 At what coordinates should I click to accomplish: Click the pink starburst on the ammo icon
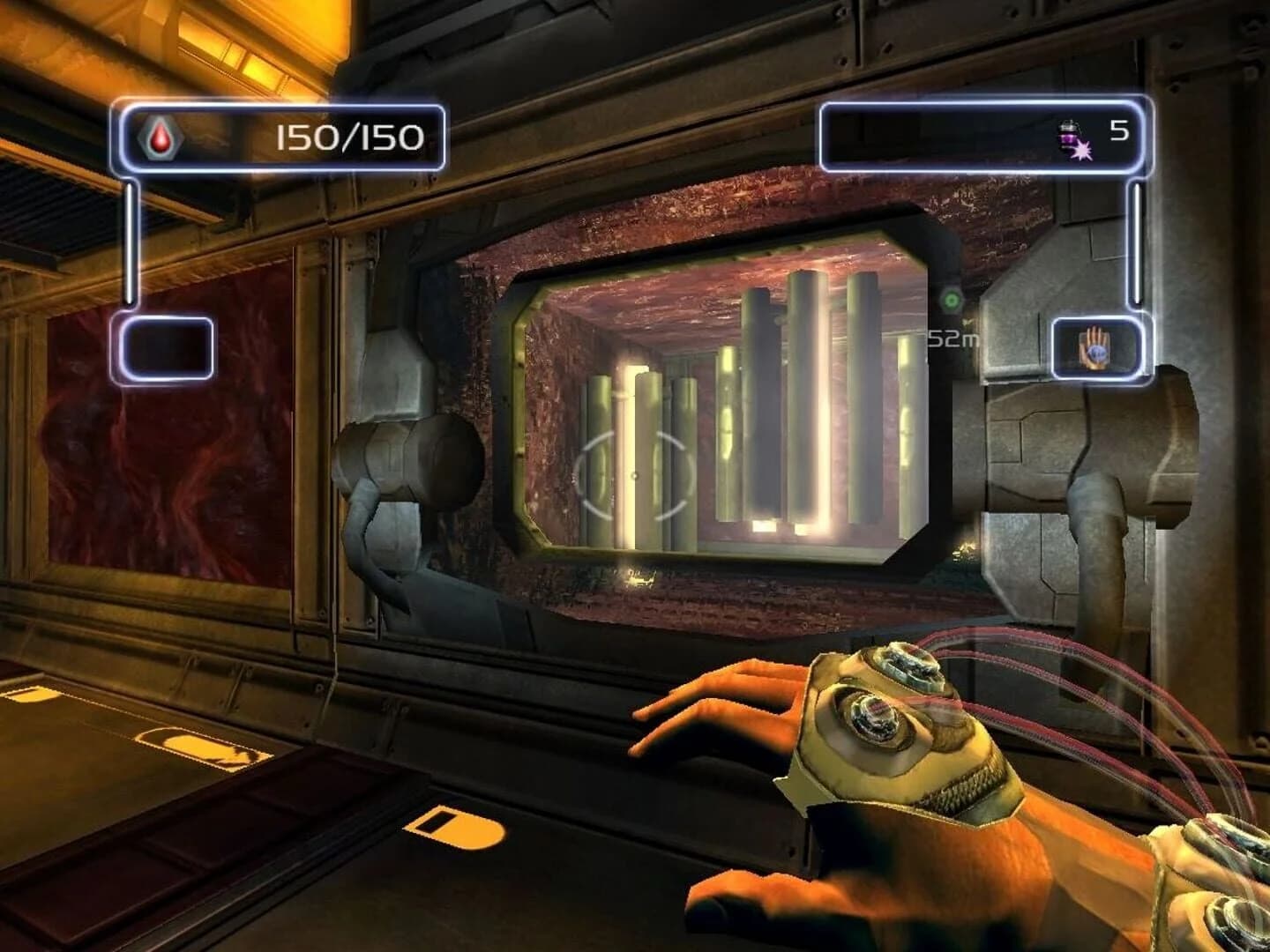[x=1083, y=152]
